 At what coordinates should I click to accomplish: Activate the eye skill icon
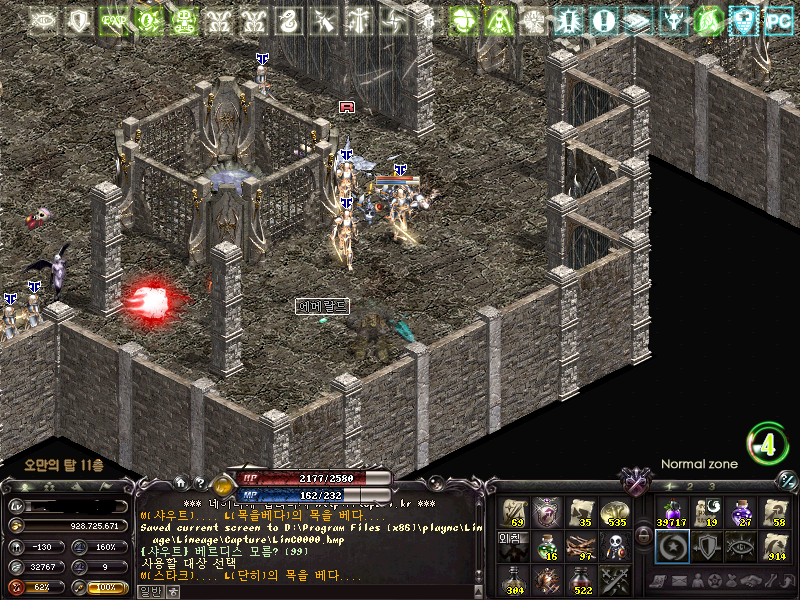click(x=740, y=546)
